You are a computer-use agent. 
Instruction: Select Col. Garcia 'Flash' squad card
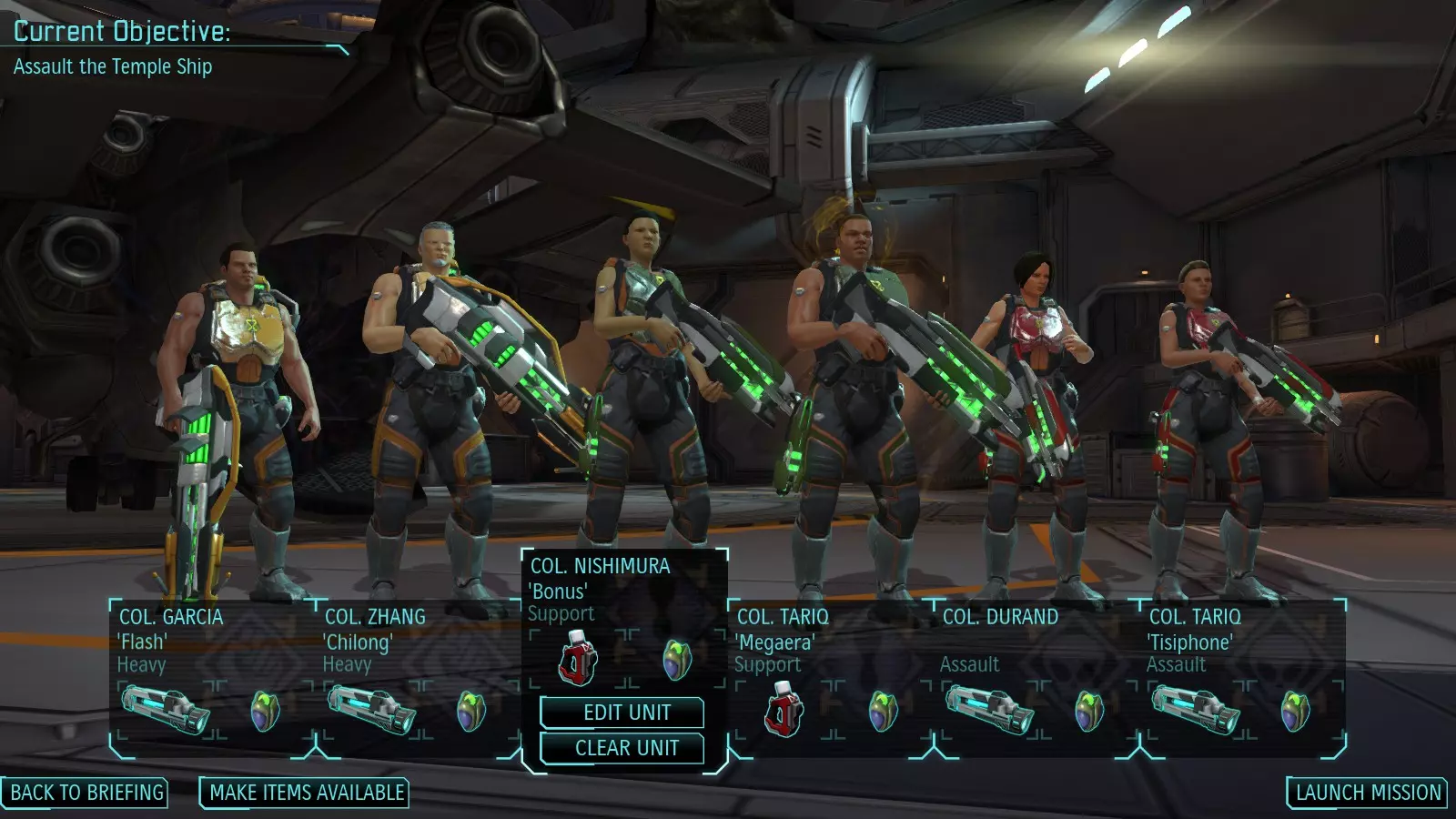(x=211, y=641)
